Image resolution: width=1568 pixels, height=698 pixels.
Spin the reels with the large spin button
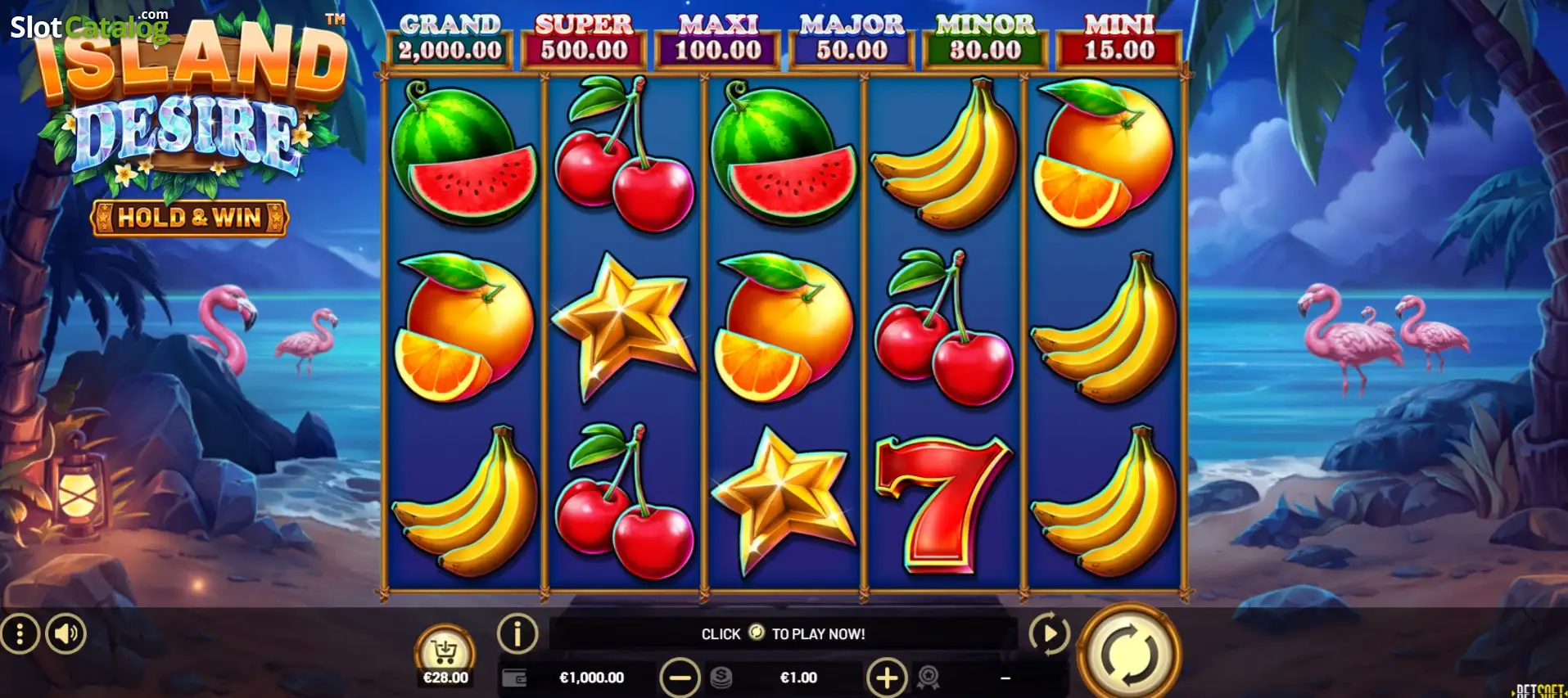[1128, 653]
